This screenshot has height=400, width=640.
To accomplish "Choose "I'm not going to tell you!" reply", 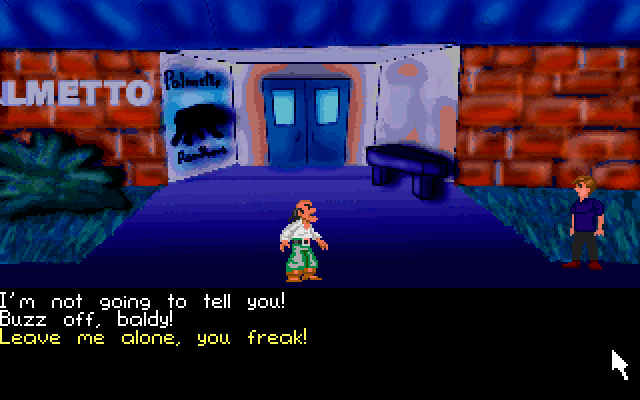I will (143, 301).
